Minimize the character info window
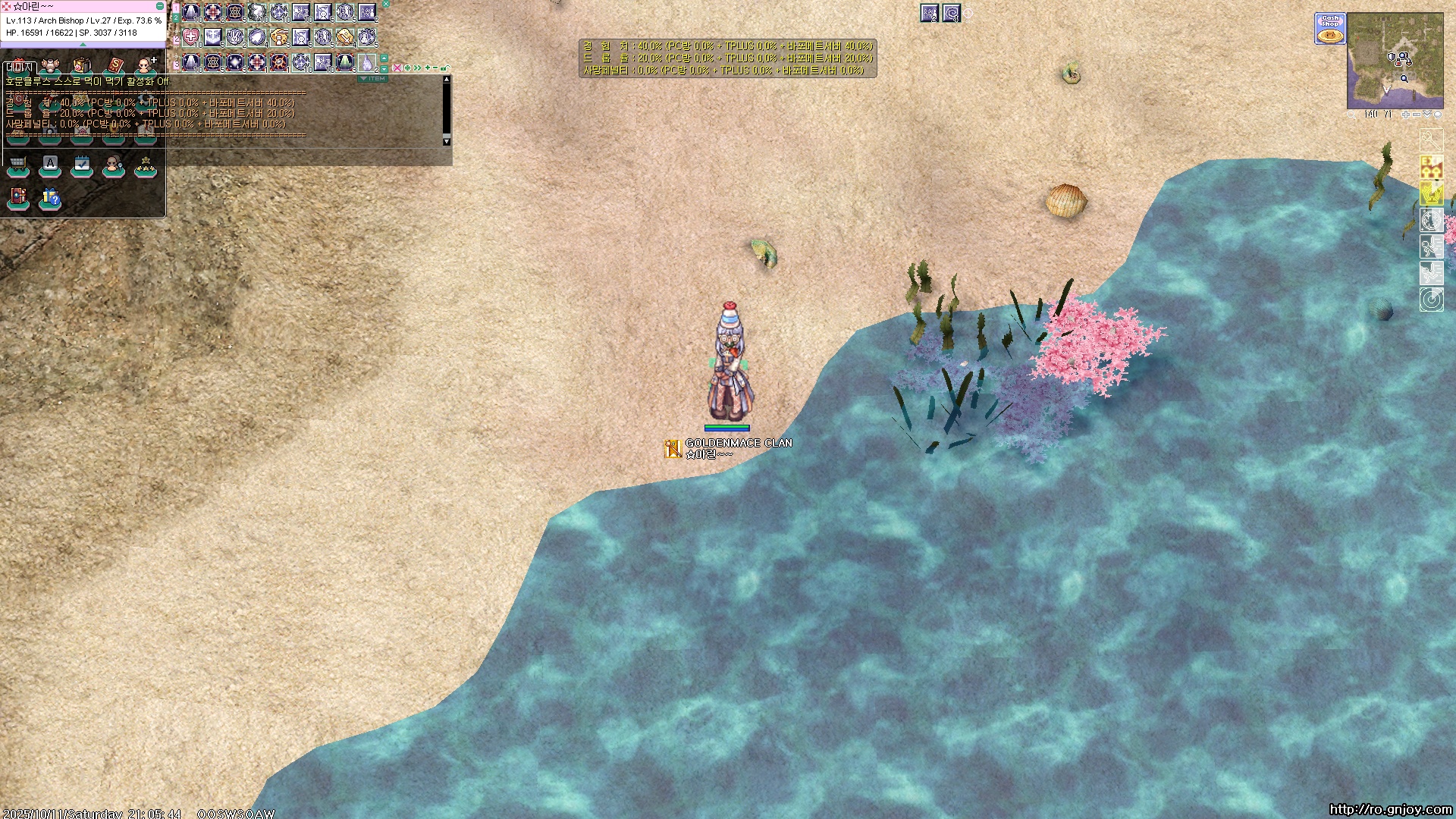 tap(159, 6)
